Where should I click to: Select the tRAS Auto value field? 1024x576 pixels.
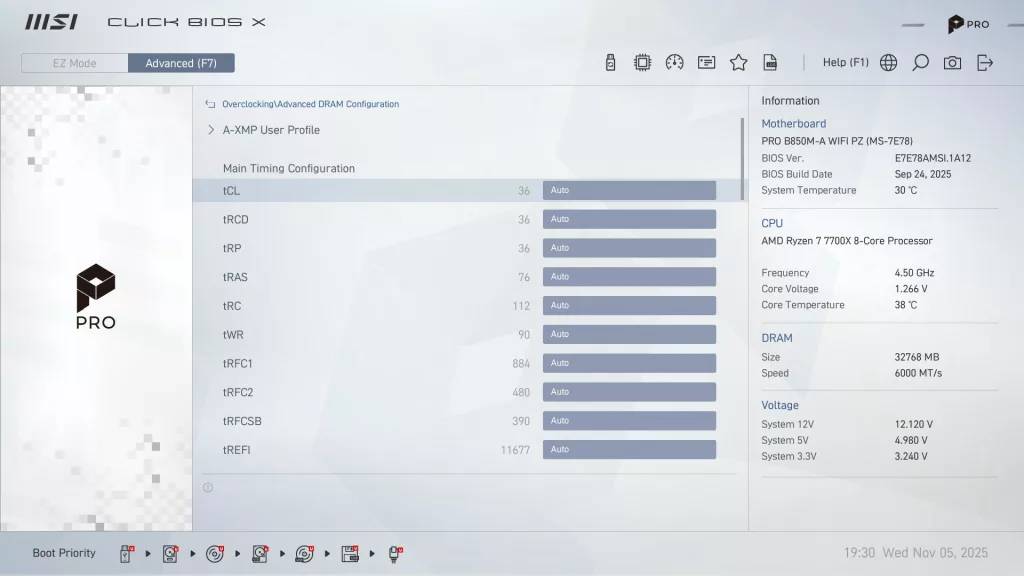click(629, 277)
